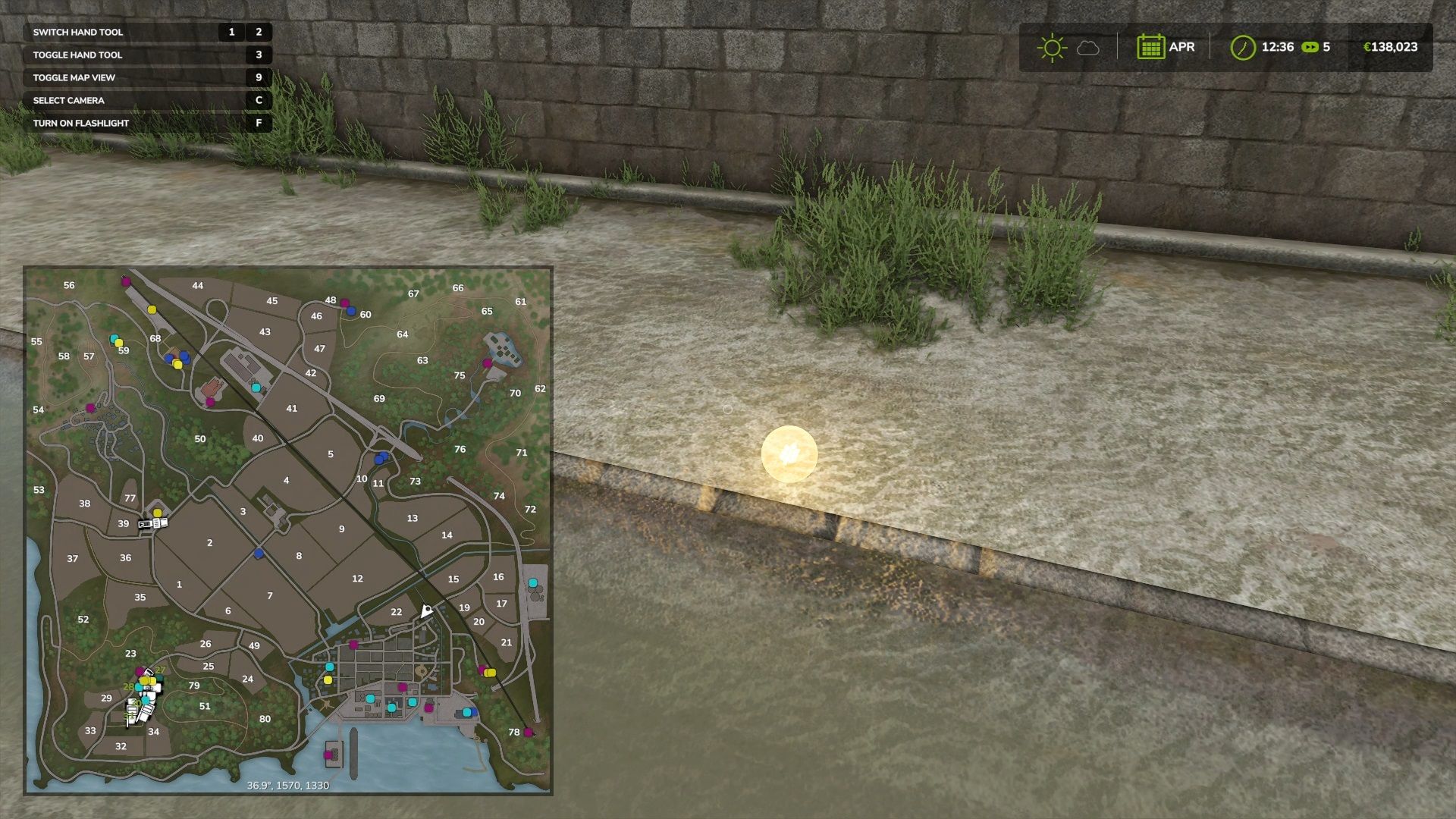Open the APR calendar icon
The image size is (1456, 819).
click(1152, 47)
